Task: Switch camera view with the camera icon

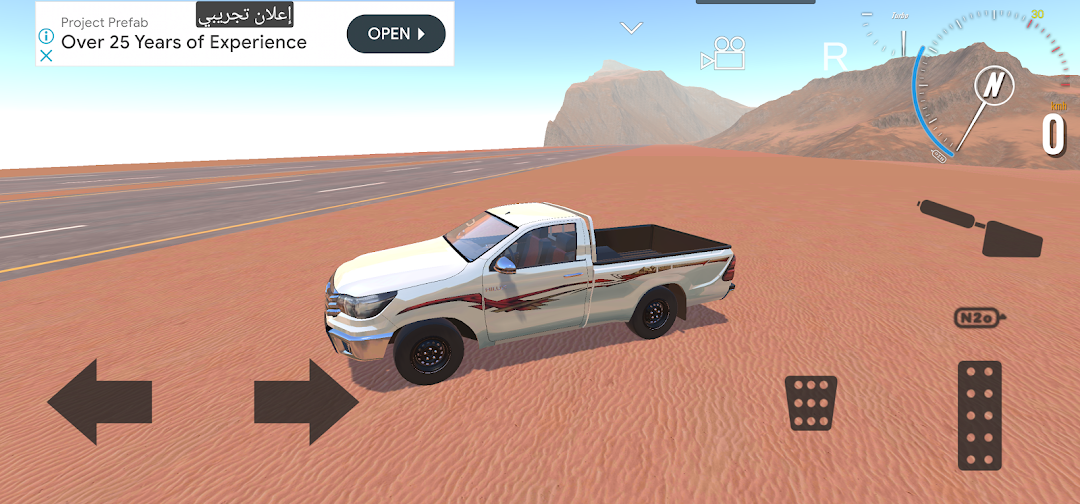Action: pyautogui.click(x=724, y=54)
